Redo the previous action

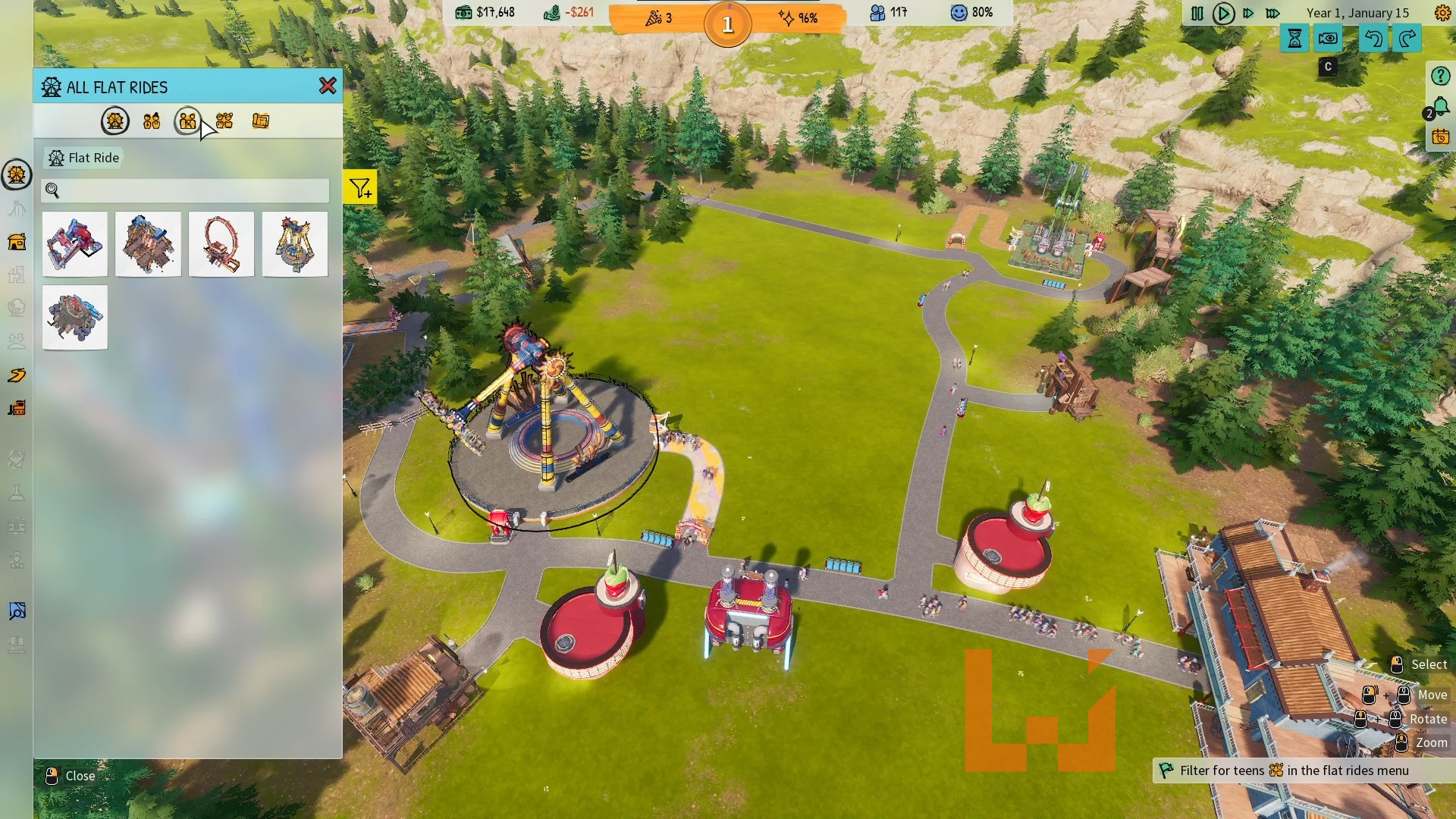tap(1407, 39)
